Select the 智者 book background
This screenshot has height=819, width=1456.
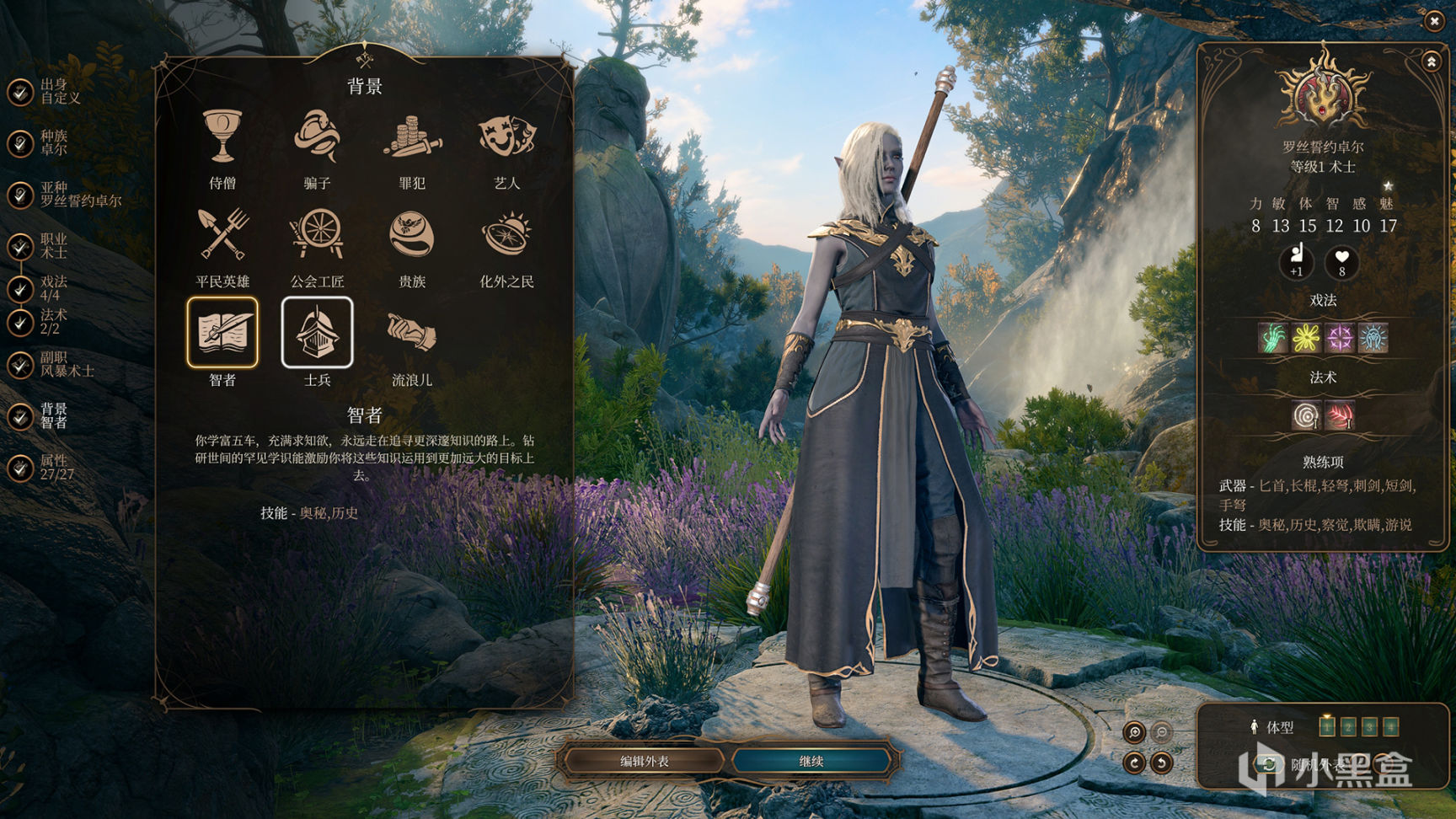(222, 333)
